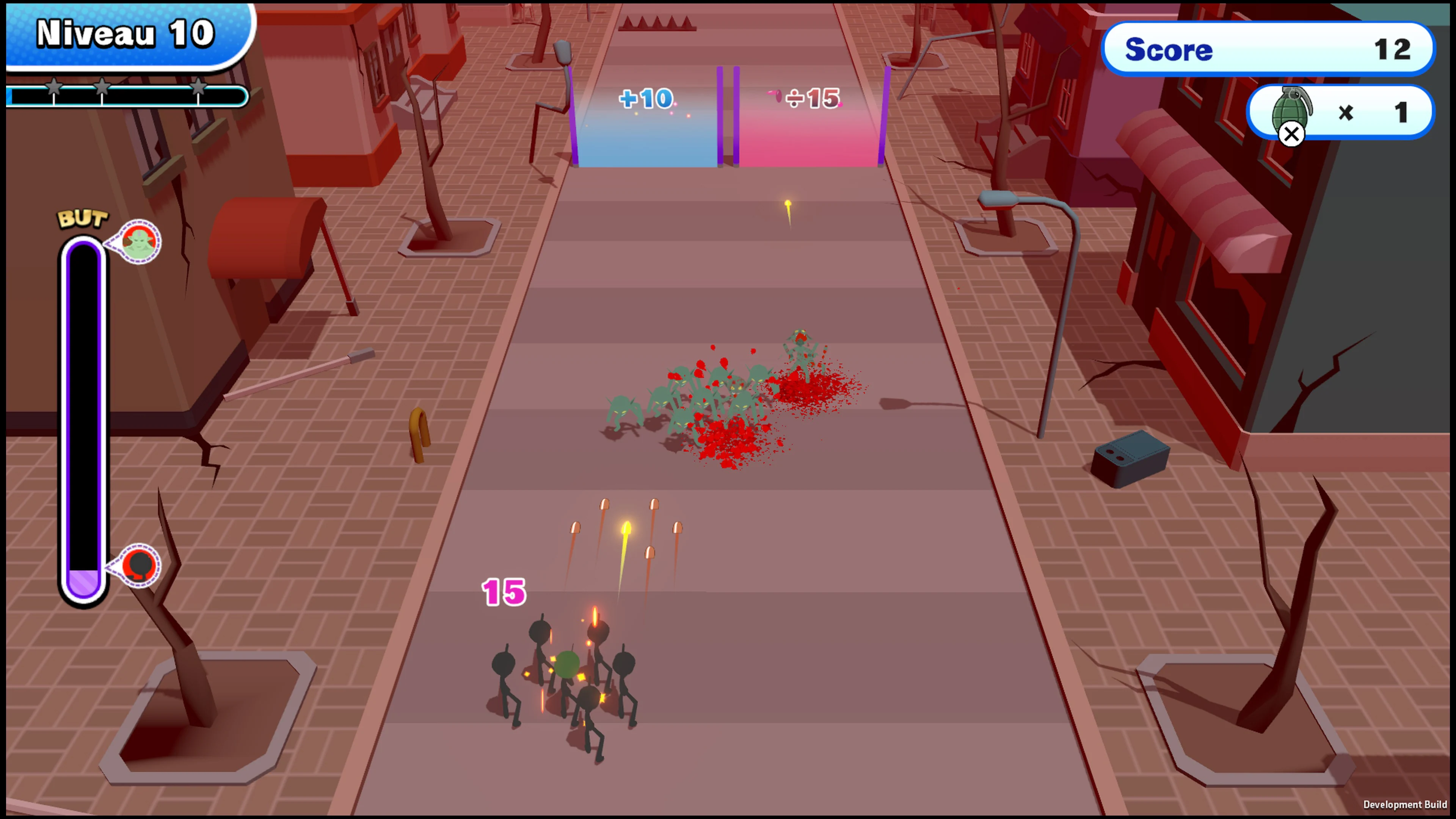Viewport: 1456px width, 819px height.
Task: Select the pink shoe icon near the ÷15 gate
Action: 773,95
